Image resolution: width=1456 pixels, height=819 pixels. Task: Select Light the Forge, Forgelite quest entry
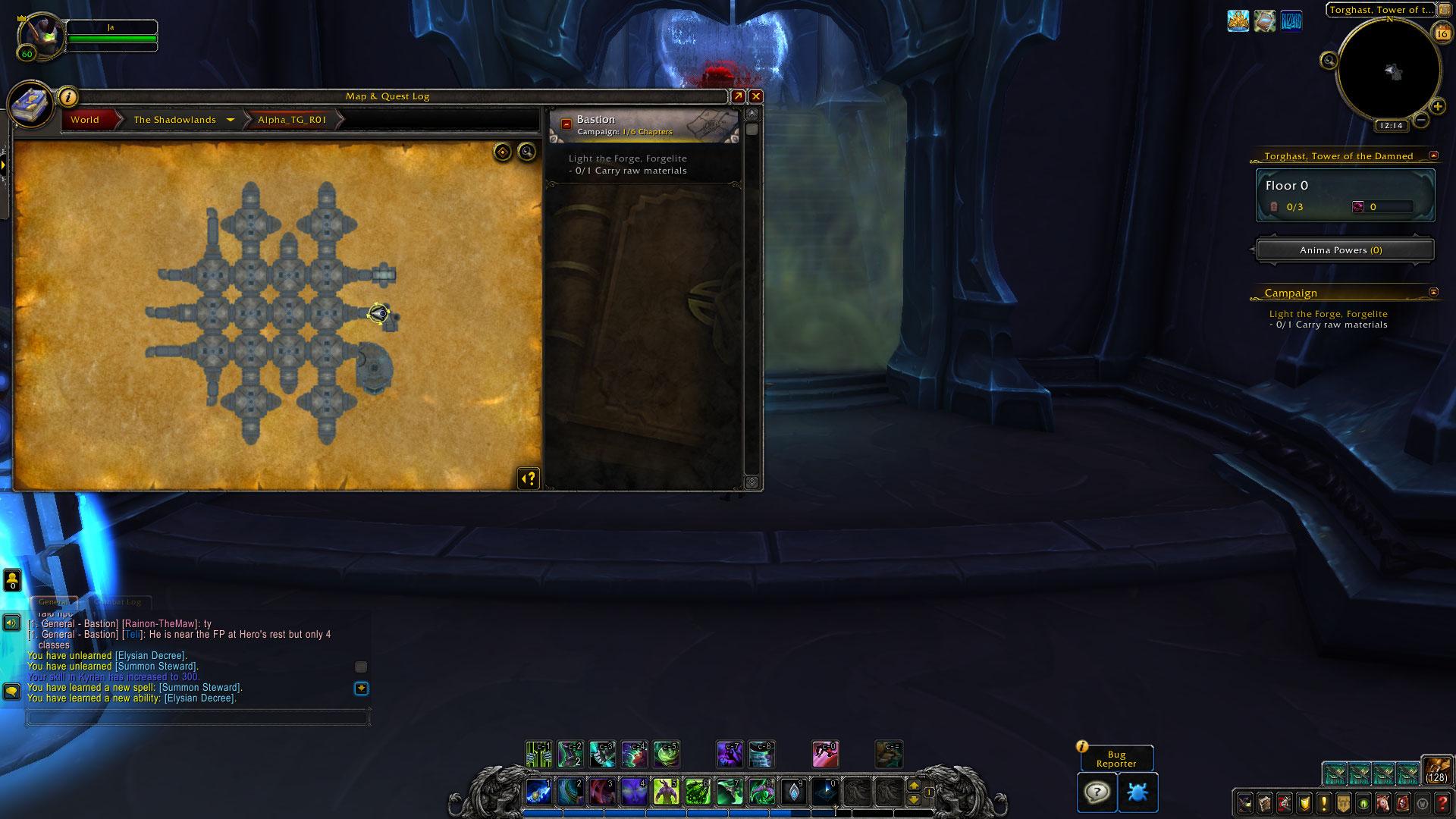point(627,158)
